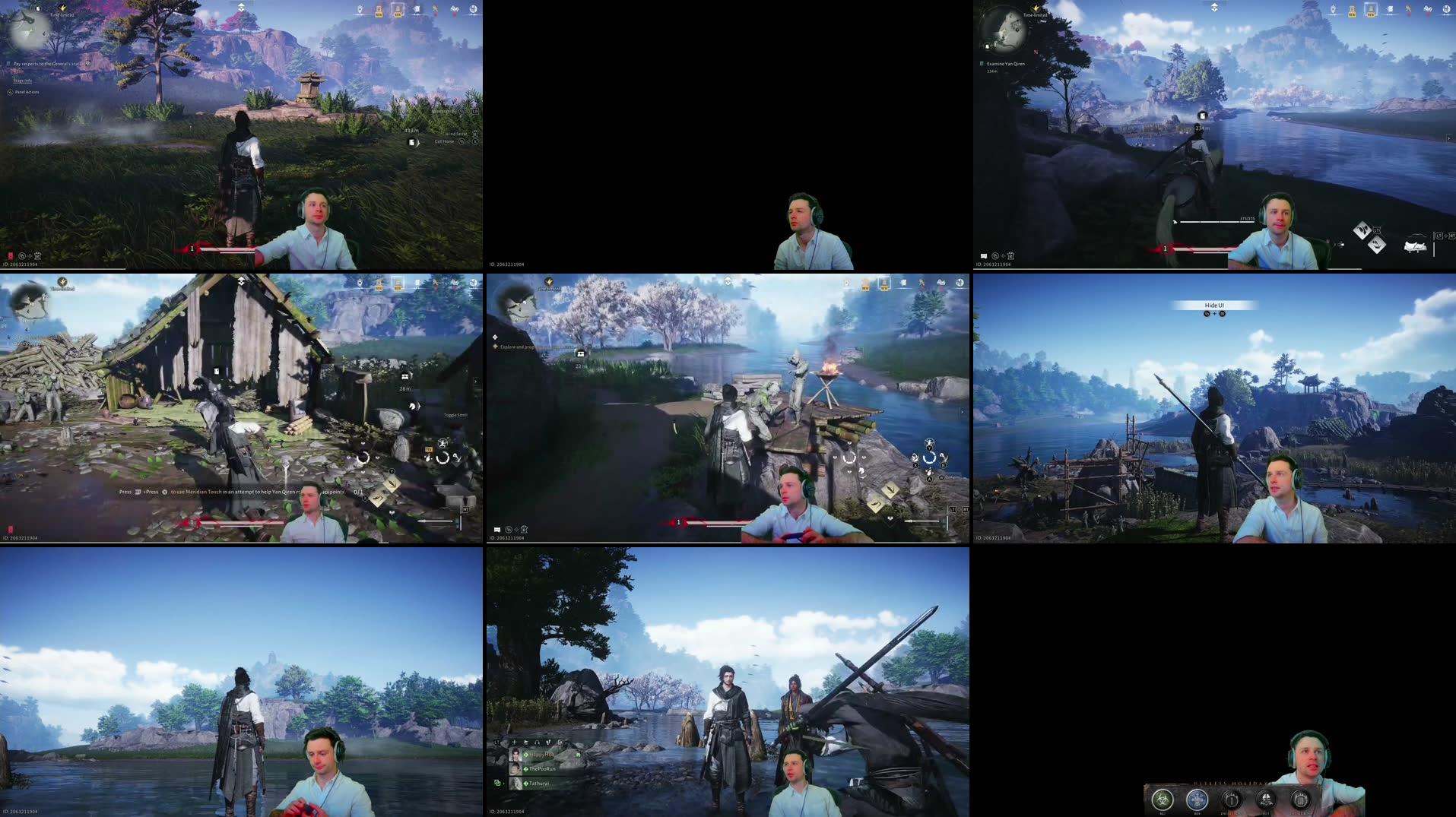Click the flaming gate badge in Hatless Holiday bar
The width and height of the screenshot is (1456, 817).
pos(1232,800)
